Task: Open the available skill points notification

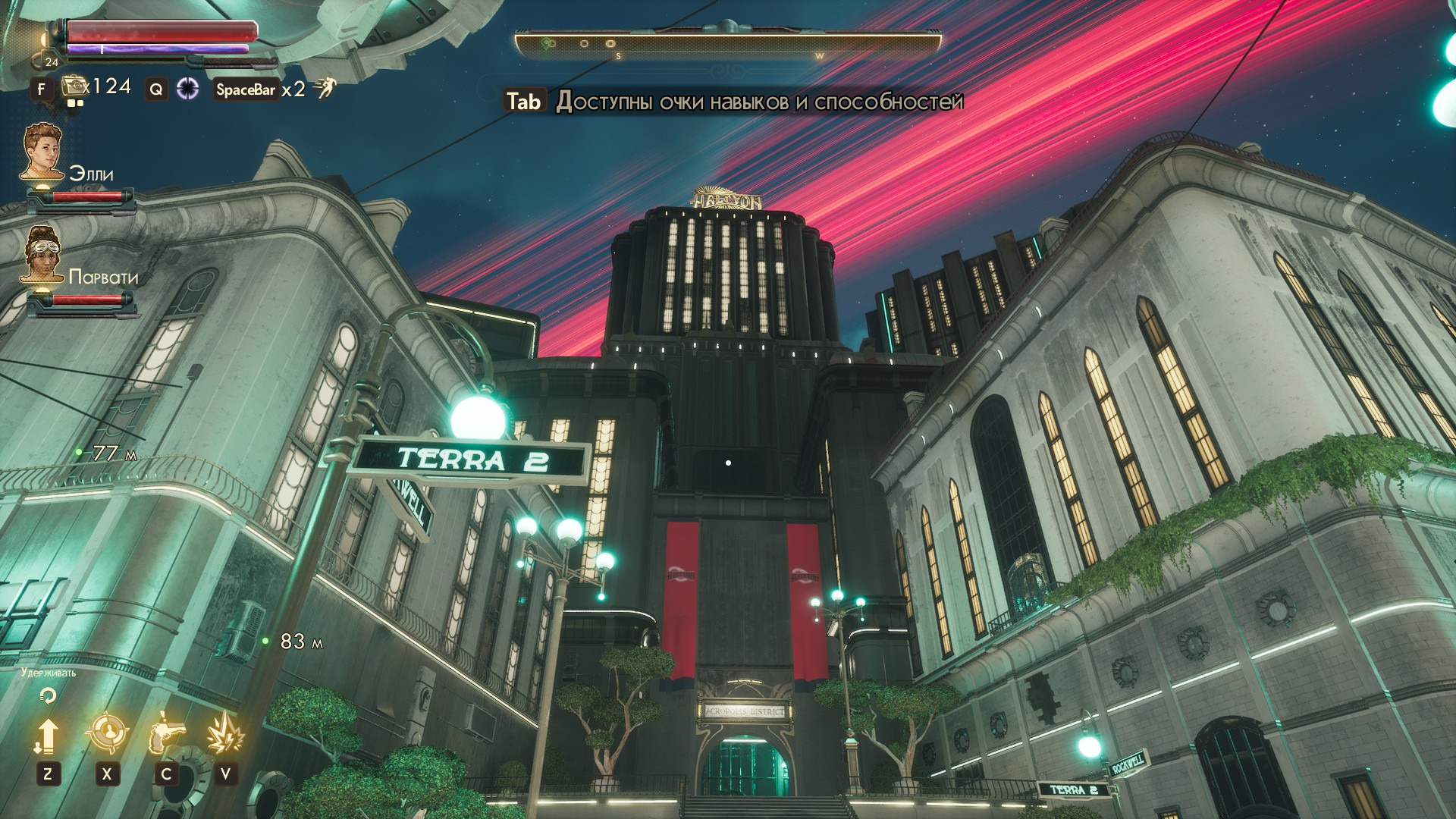Action: click(734, 101)
